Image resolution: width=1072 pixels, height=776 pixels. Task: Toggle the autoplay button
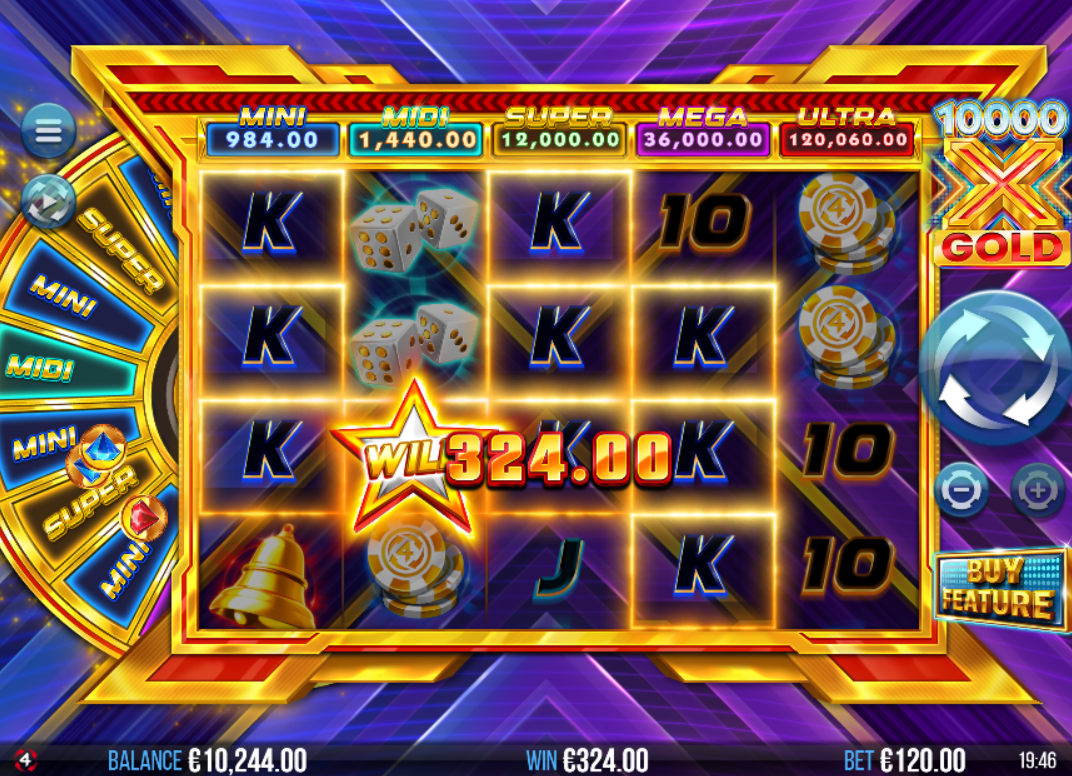(x=48, y=199)
